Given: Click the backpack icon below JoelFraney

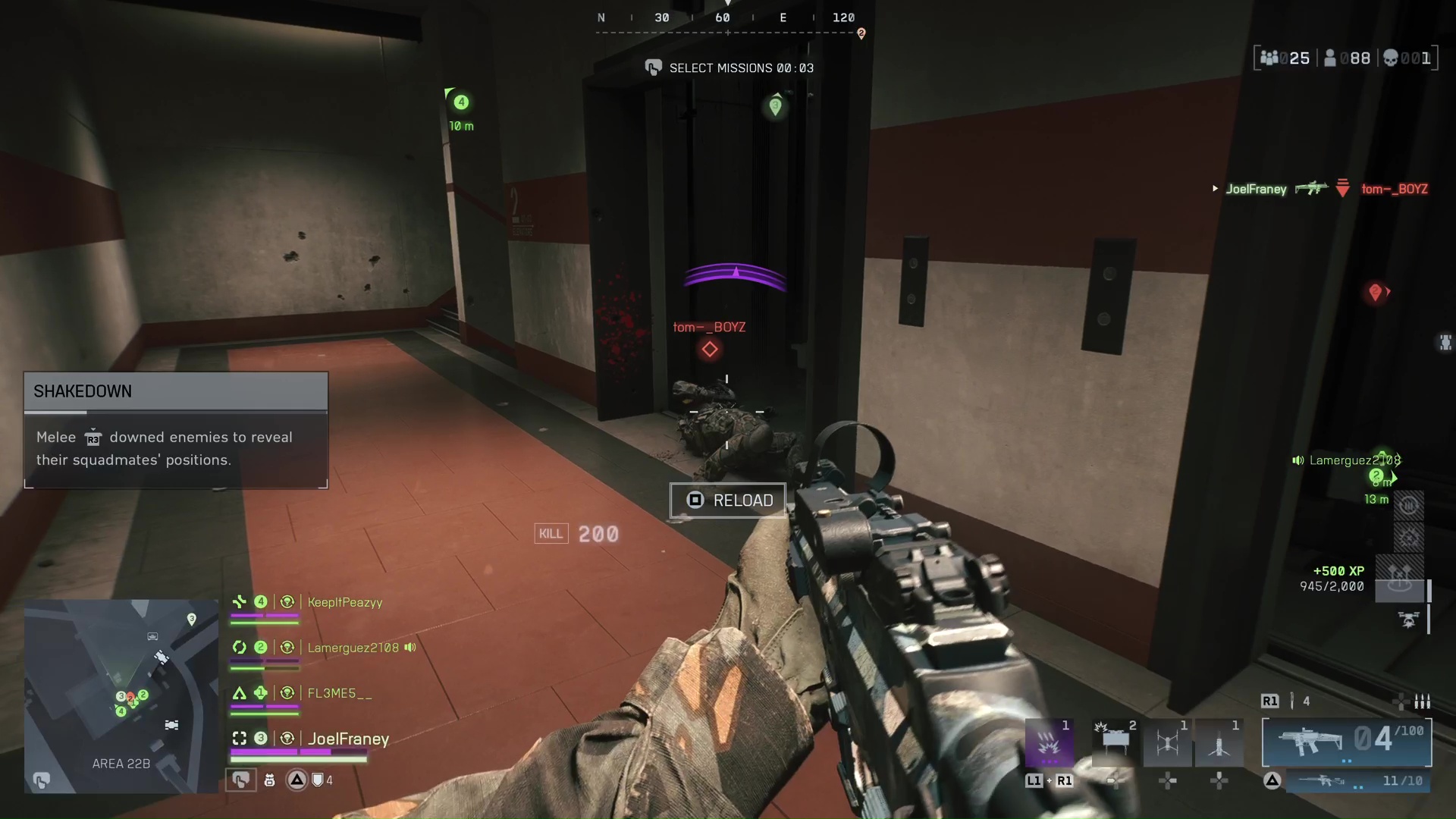Looking at the screenshot, I should click(270, 780).
